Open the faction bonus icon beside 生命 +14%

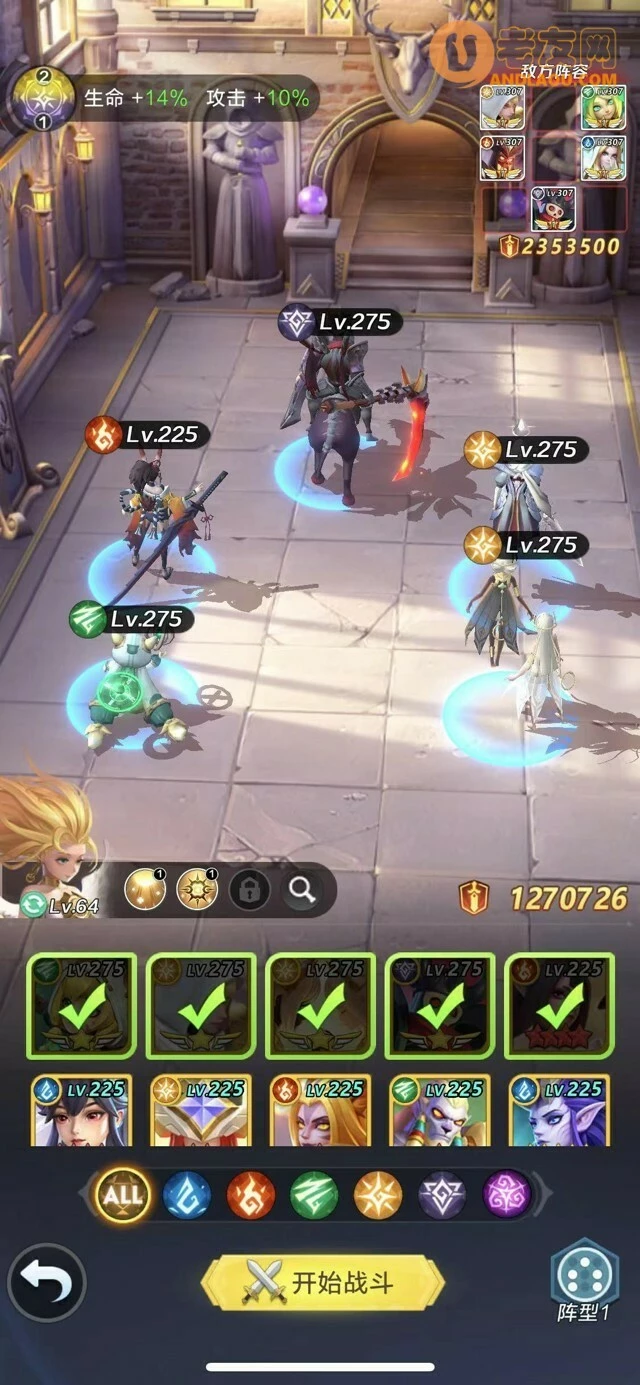click(x=42, y=98)
